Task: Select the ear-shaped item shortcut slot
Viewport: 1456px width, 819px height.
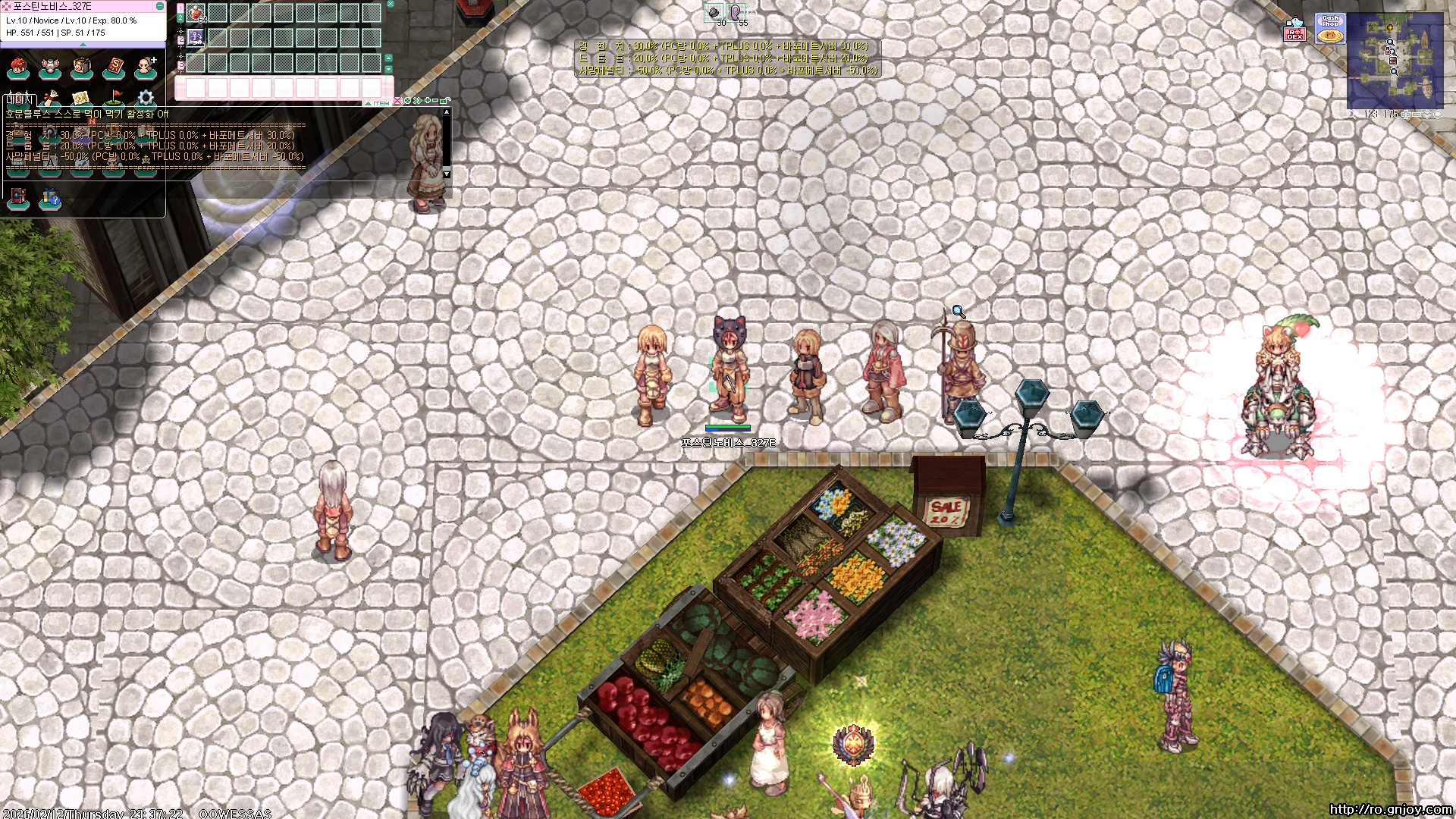Action: [x=735, y=12]
